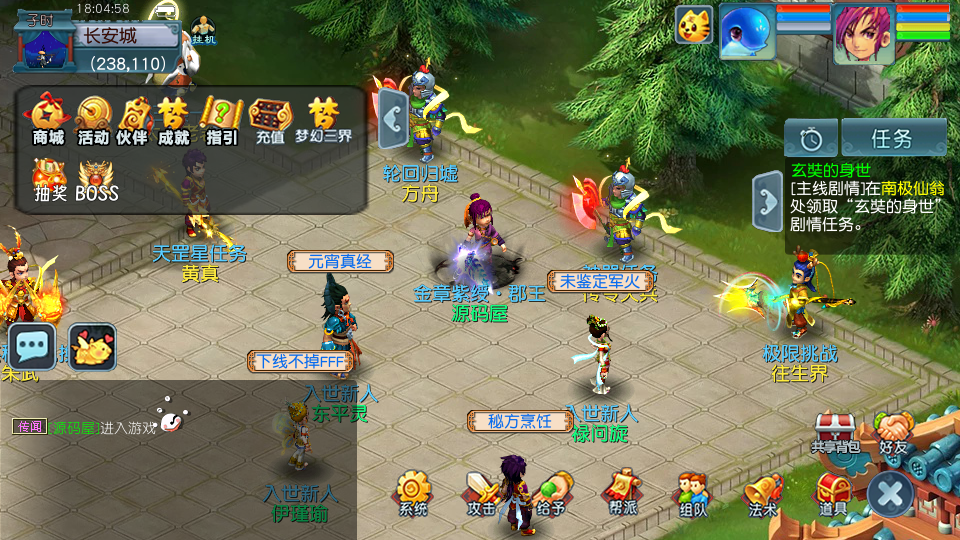
Task: Open the 充值 recharge chest
Action: [270, 119]
